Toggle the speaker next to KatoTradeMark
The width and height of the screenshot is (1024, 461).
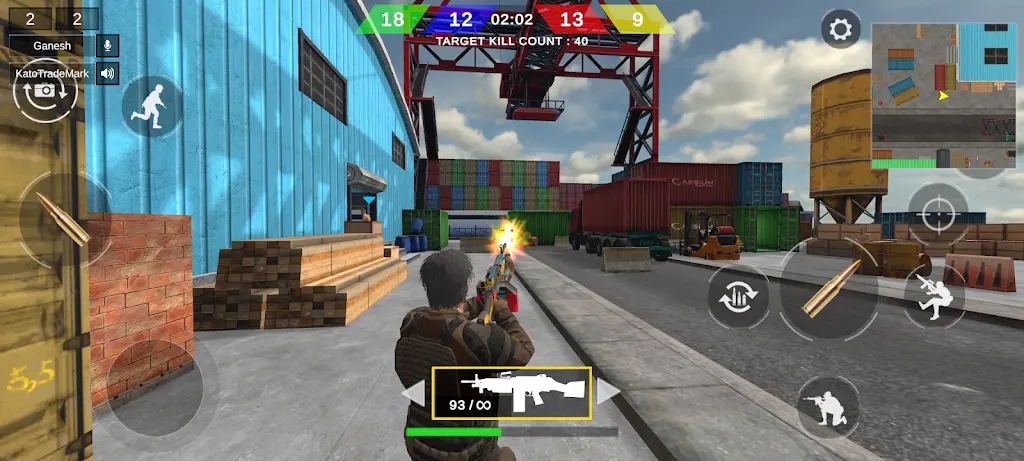[107, 73]
